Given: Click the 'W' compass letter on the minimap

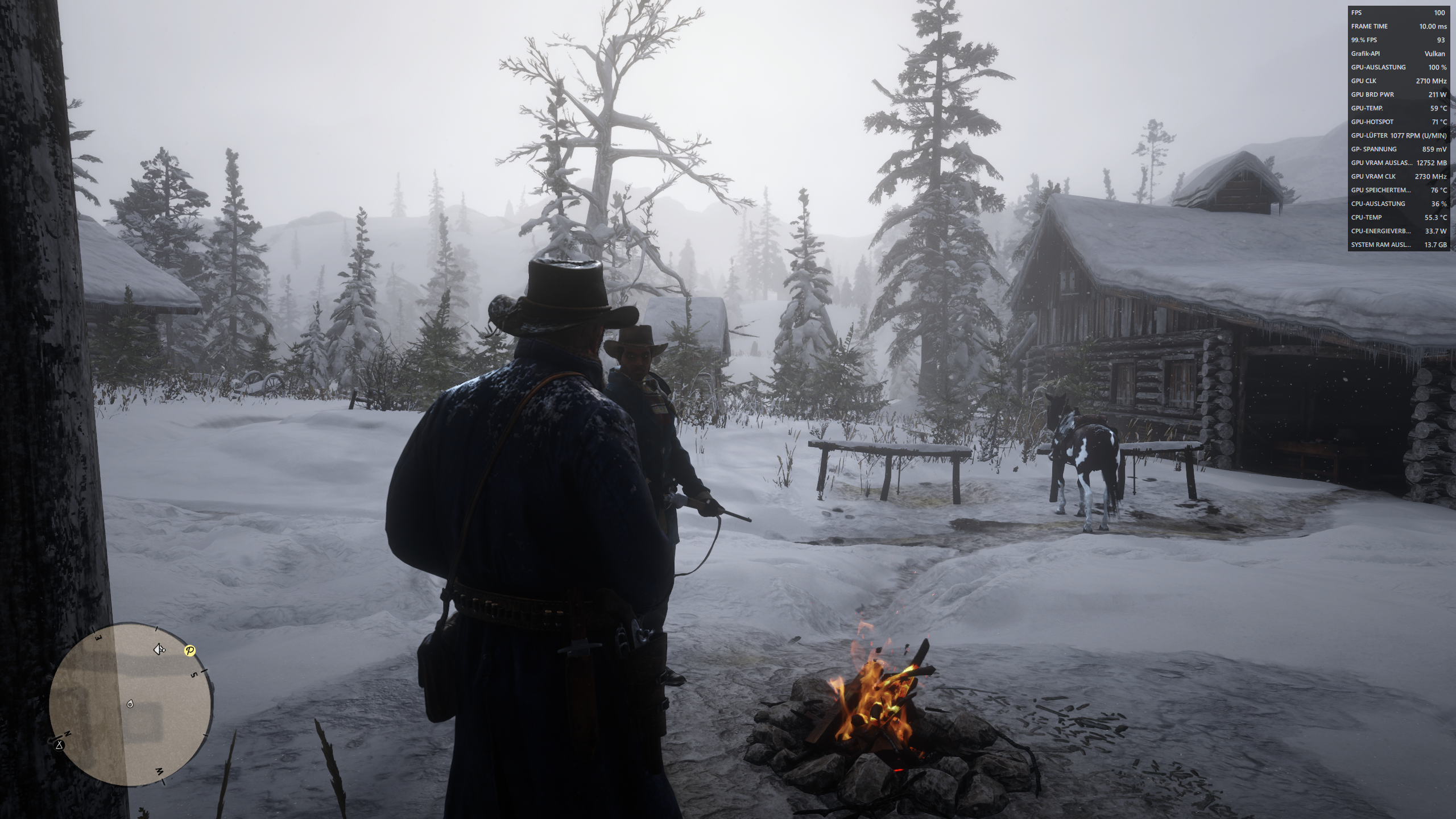Looking at the screenshot, I should 159,771.
